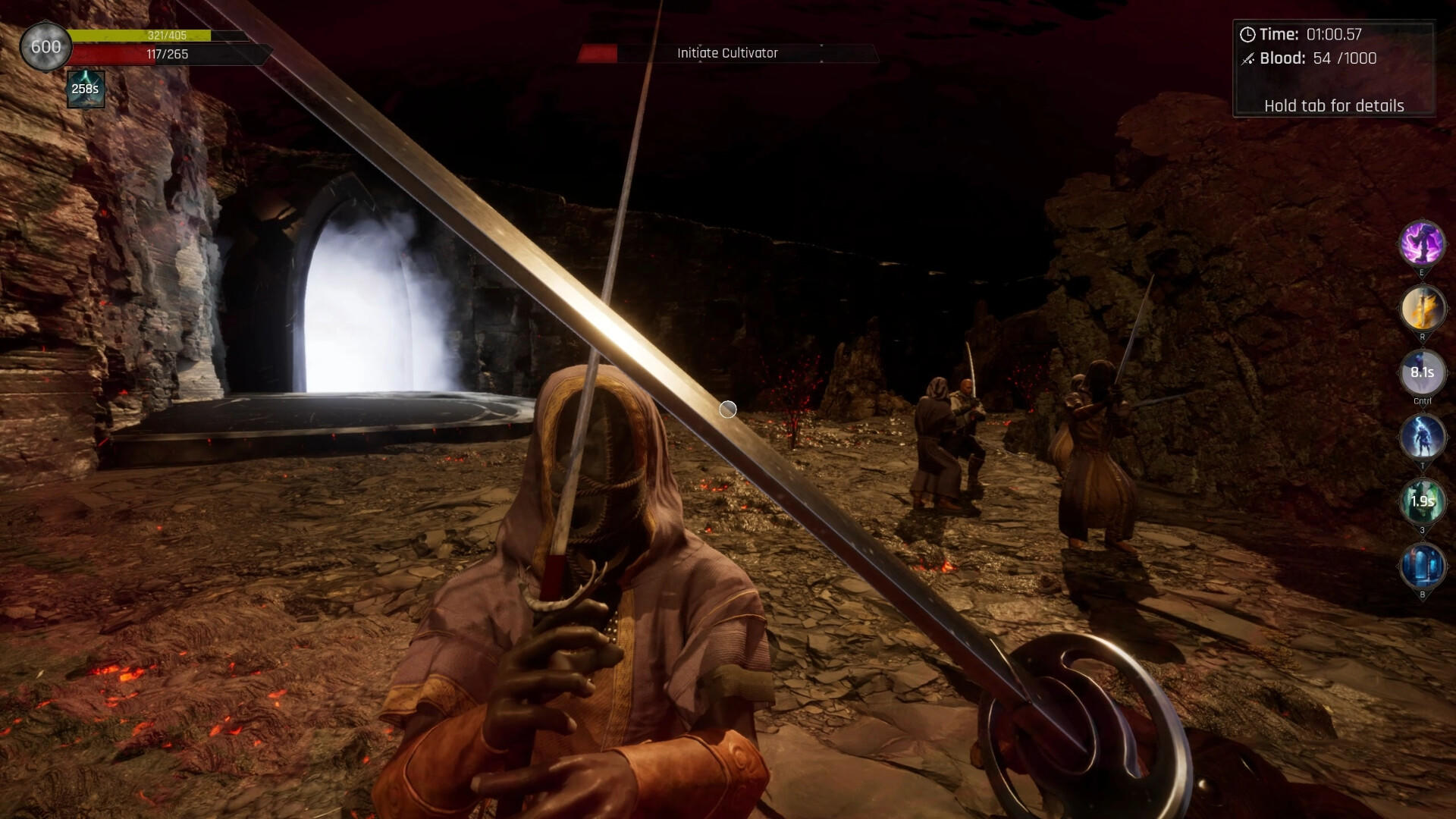
Task: Use the golden flaming sword ability
Action: (1422, 308)
